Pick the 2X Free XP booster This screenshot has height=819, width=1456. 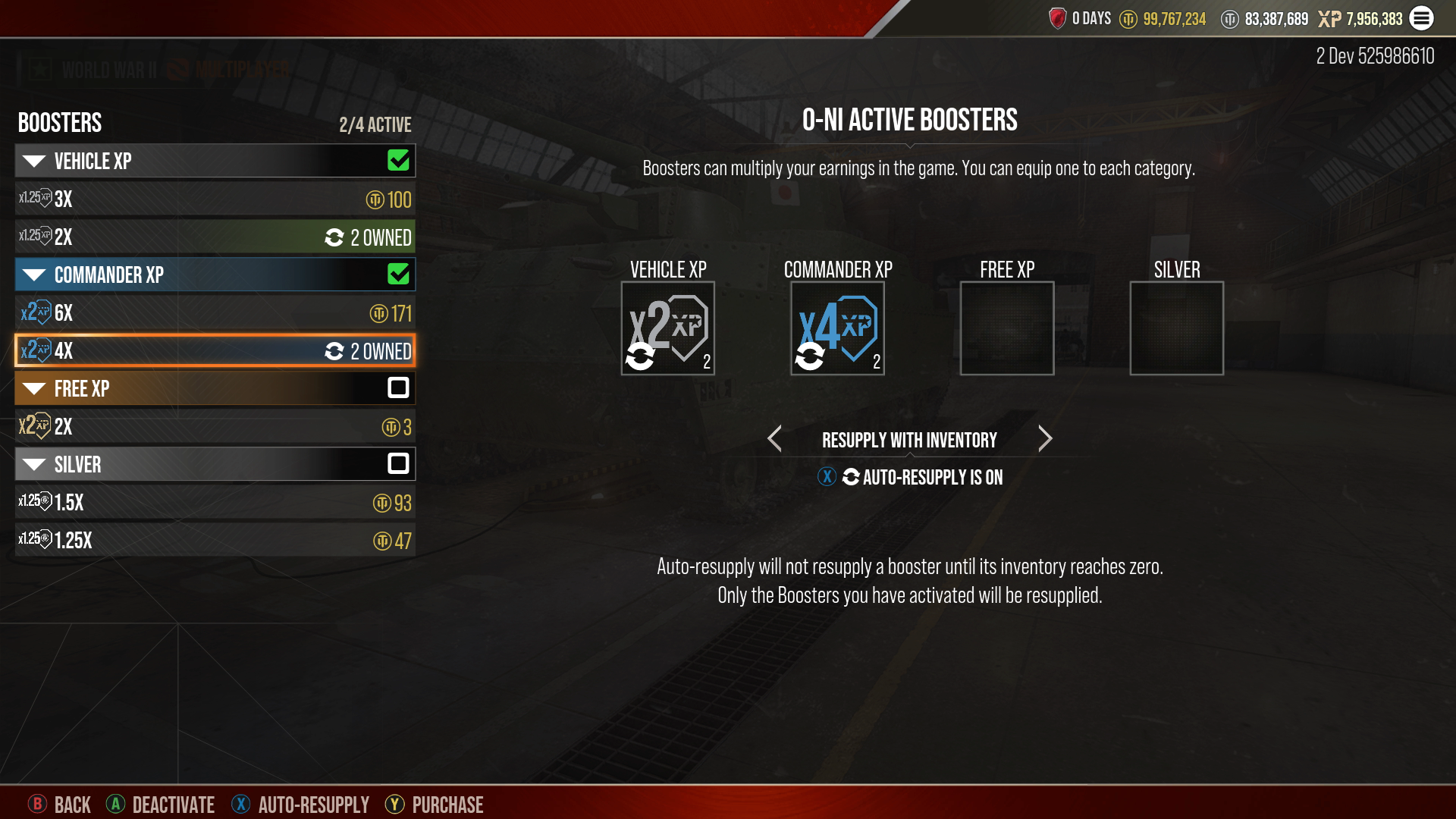pos(215,427)
